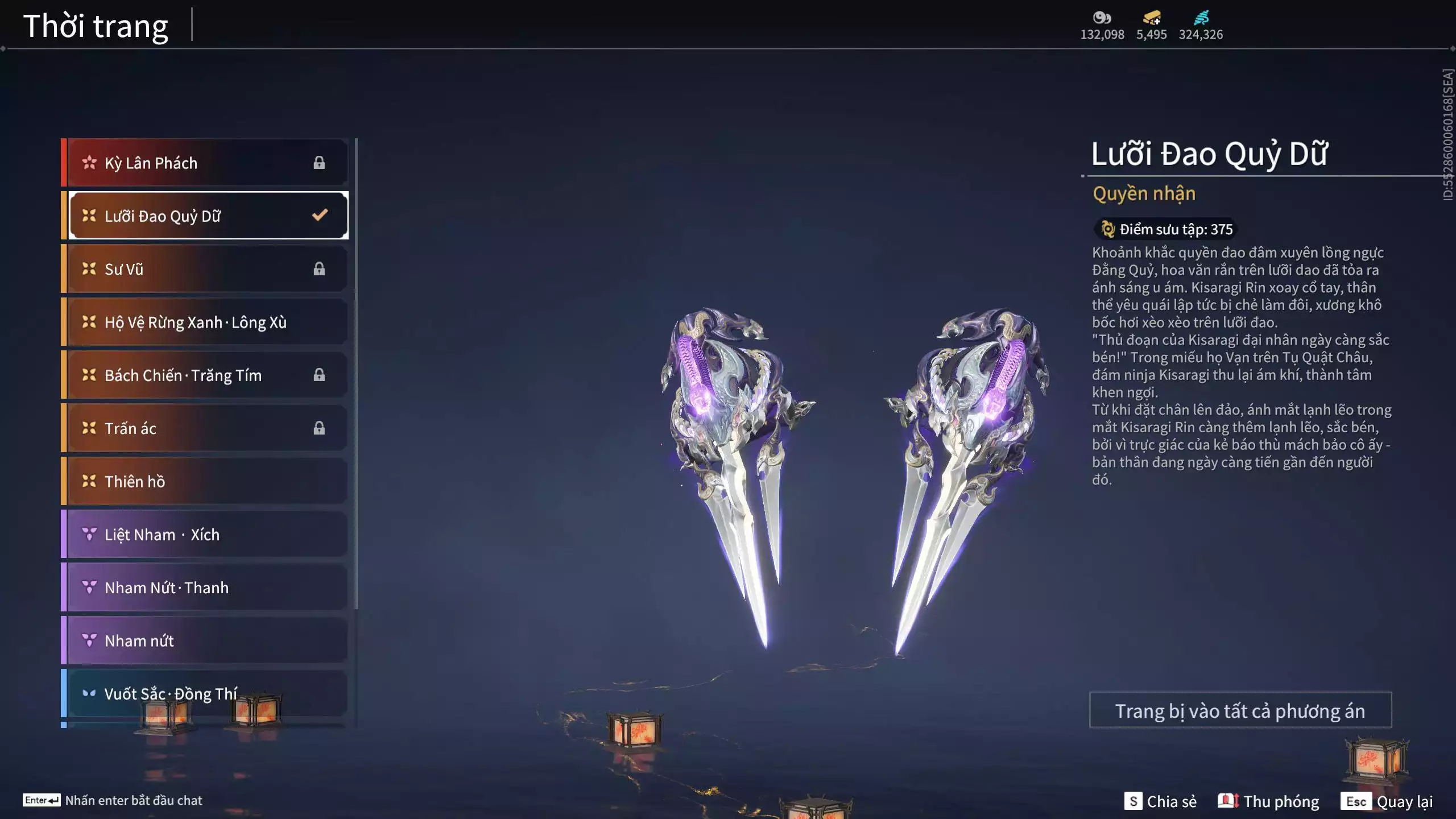Viewport: 1456px width, 819px height.
Task: Click the silver coins currency icon
Action: tap(1102, 18)
